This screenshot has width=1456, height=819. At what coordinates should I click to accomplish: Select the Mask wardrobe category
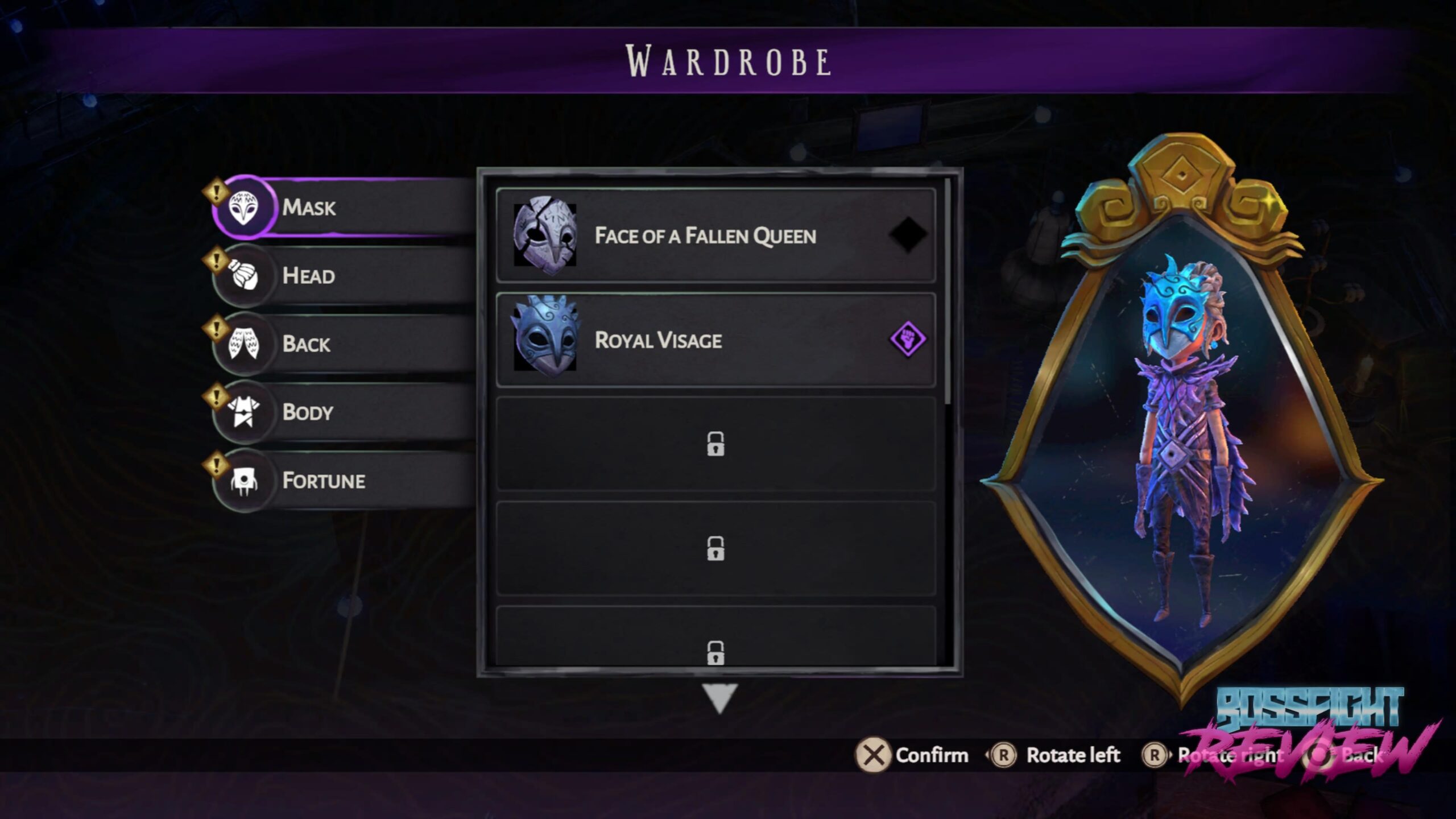341,207
